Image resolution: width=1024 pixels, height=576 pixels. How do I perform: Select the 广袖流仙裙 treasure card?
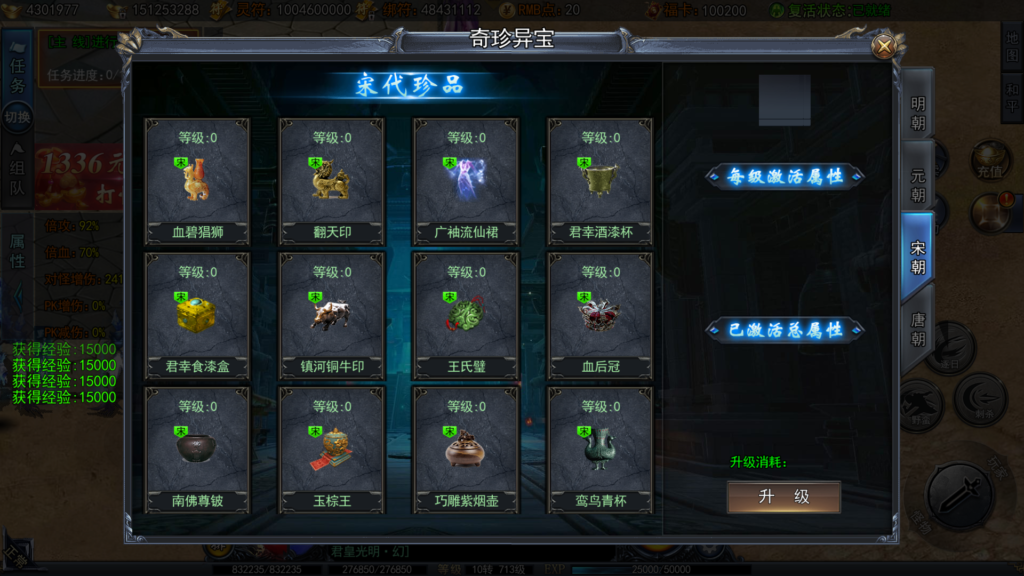(x=466, y=181)
